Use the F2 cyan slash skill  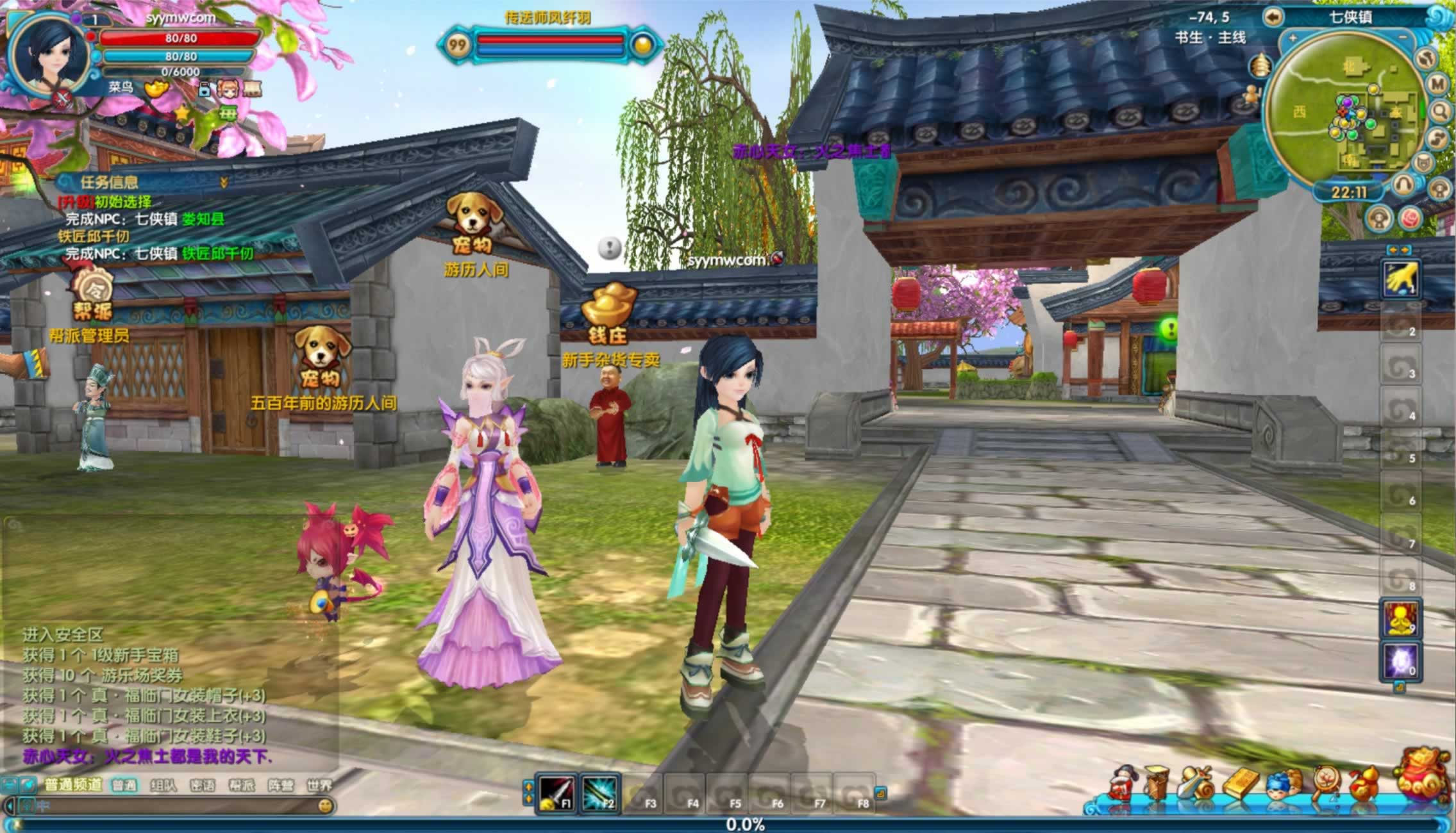coord(599,793)
